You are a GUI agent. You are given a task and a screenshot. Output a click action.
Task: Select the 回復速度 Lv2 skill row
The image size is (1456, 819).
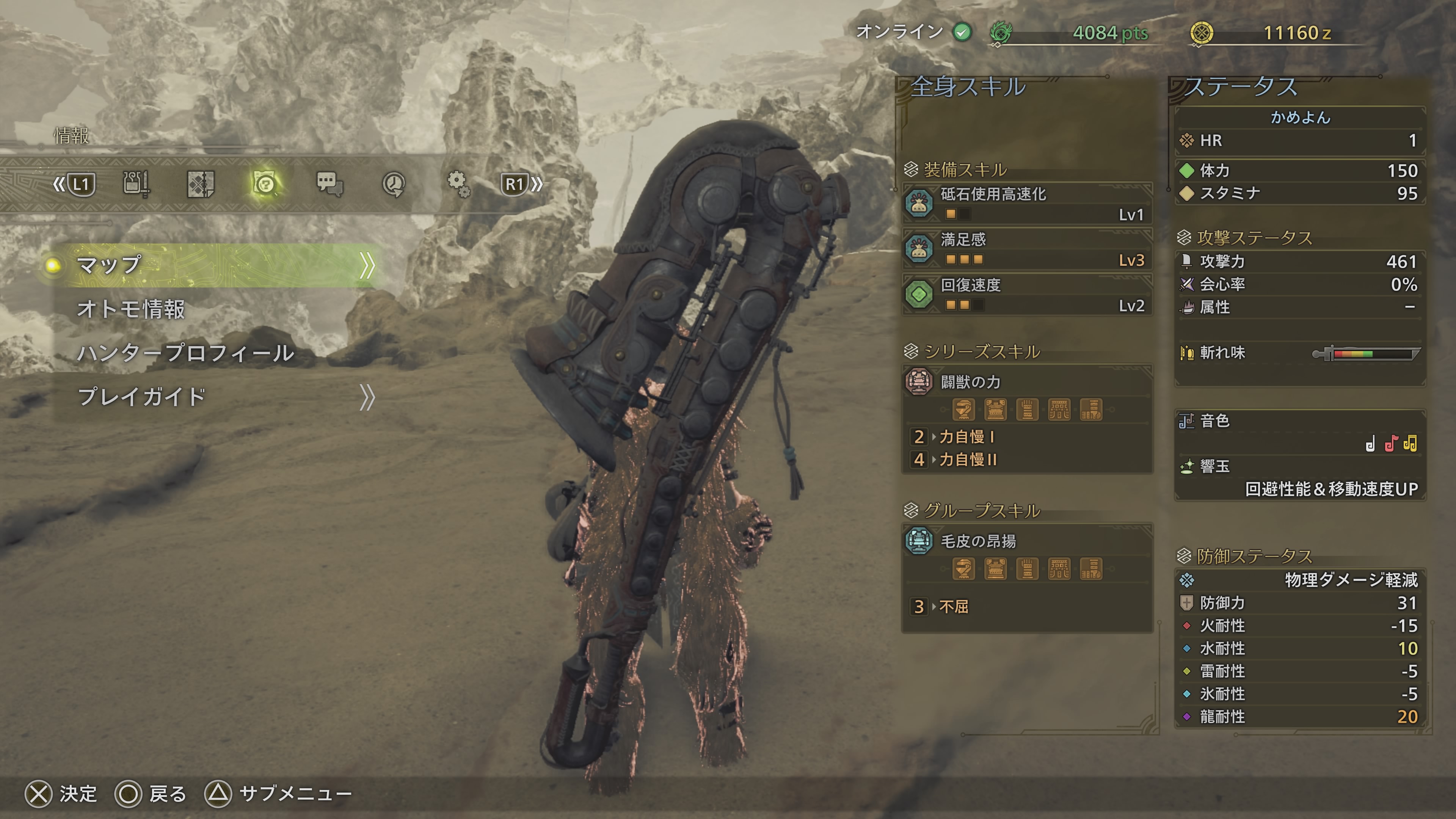(x=1027, y=295)
